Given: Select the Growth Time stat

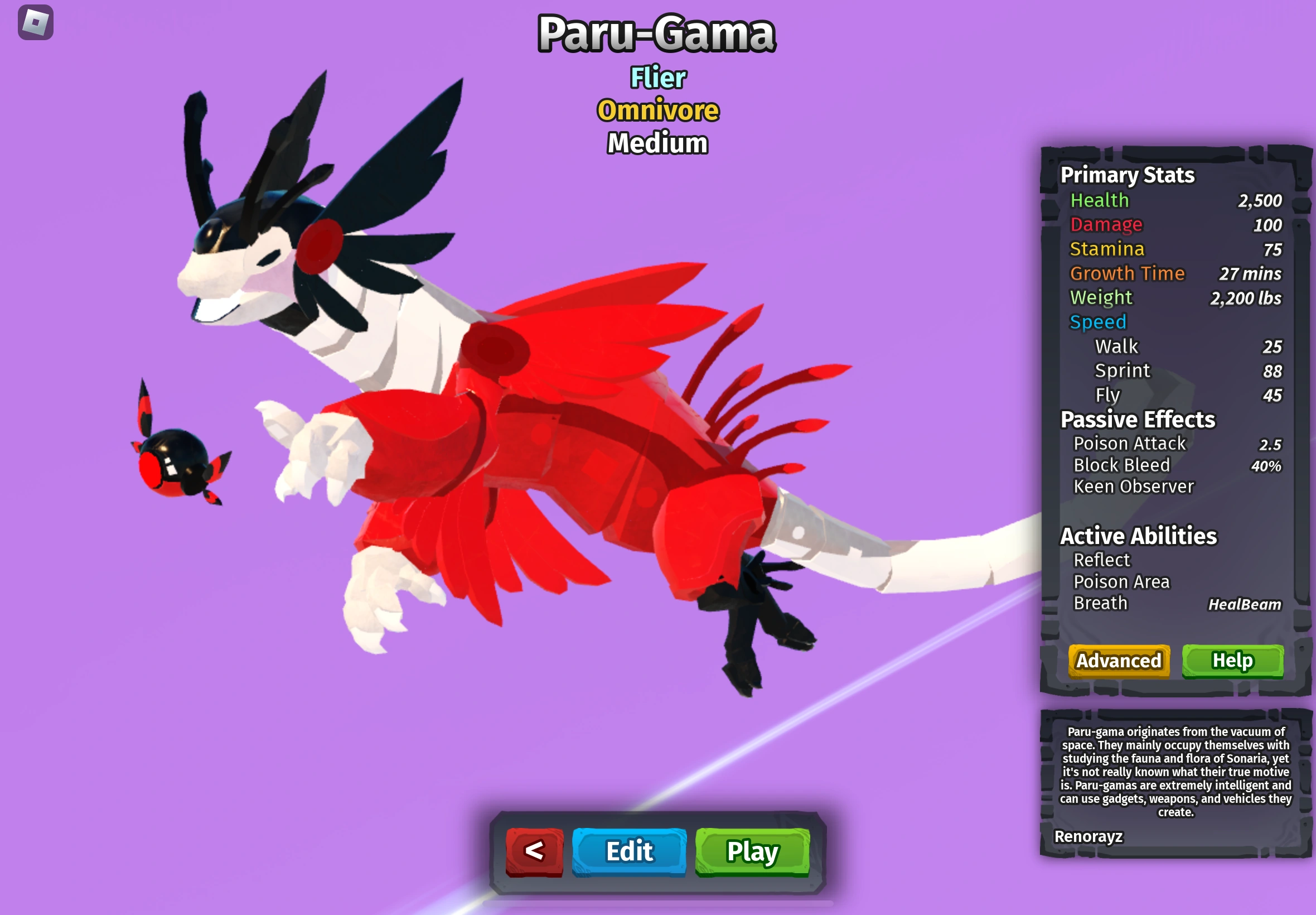Looking at the screenshot, I should tap(1128, 273).
